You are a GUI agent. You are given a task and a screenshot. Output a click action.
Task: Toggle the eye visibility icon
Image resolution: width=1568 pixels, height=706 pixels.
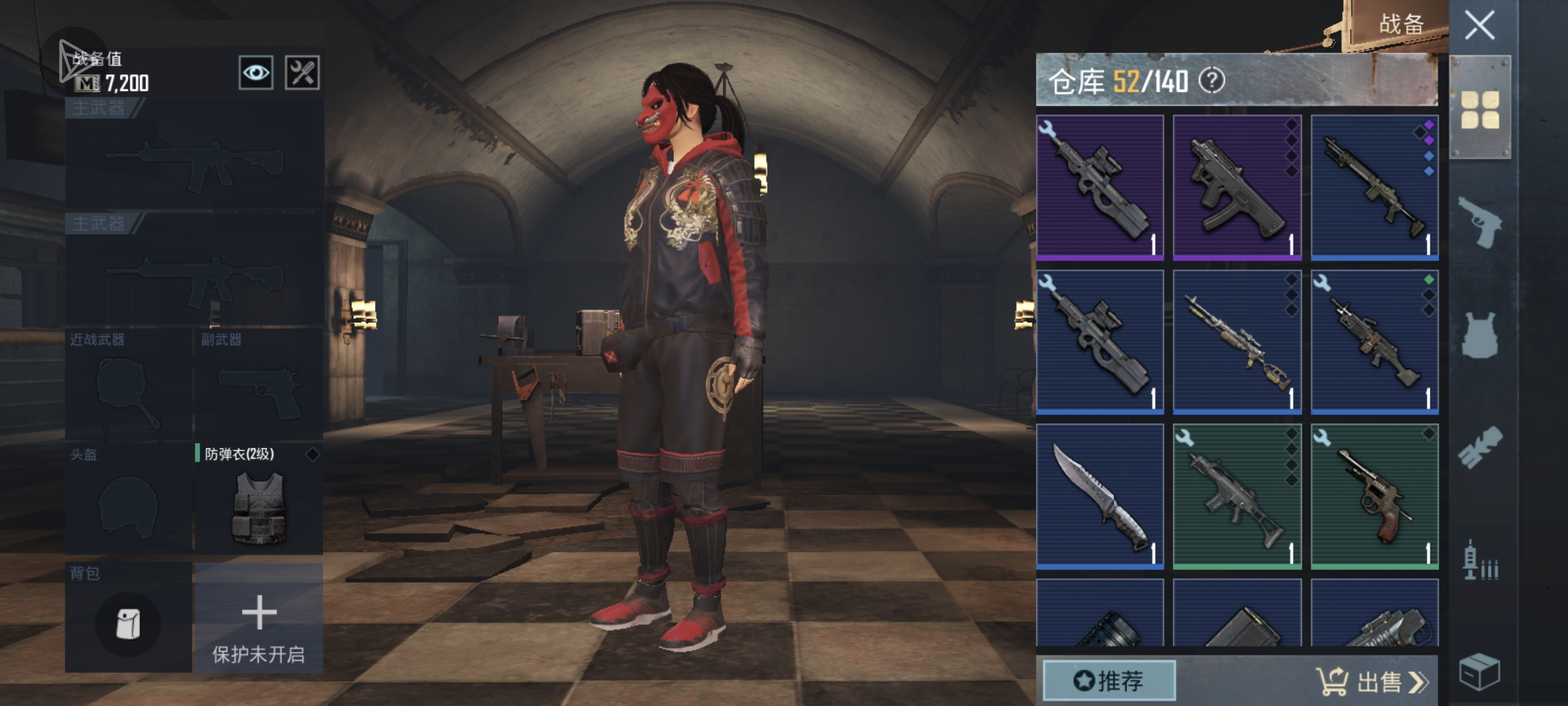click(x=255, y=73)
